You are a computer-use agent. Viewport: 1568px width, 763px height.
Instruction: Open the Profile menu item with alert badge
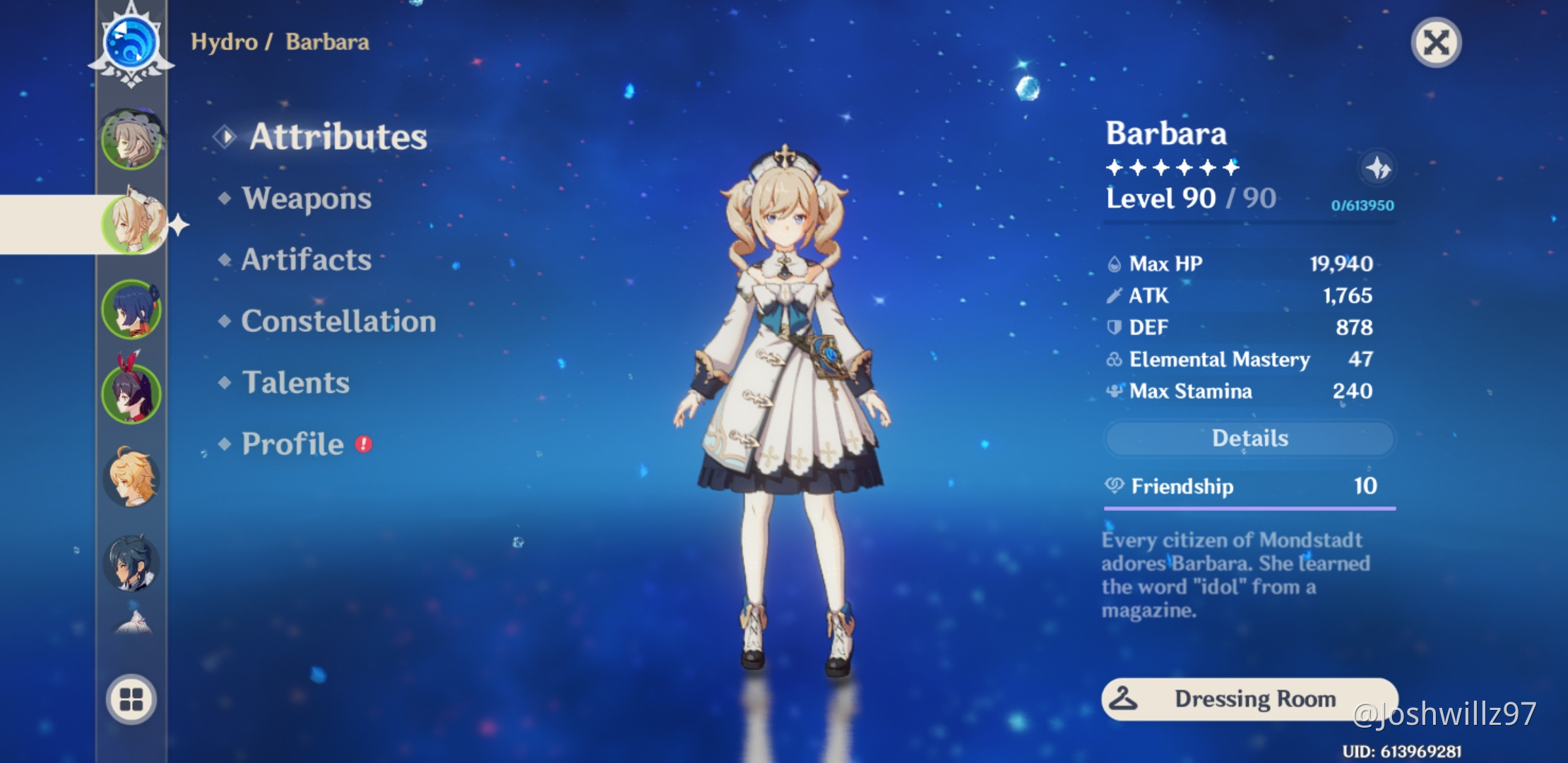tap(290, 444)
